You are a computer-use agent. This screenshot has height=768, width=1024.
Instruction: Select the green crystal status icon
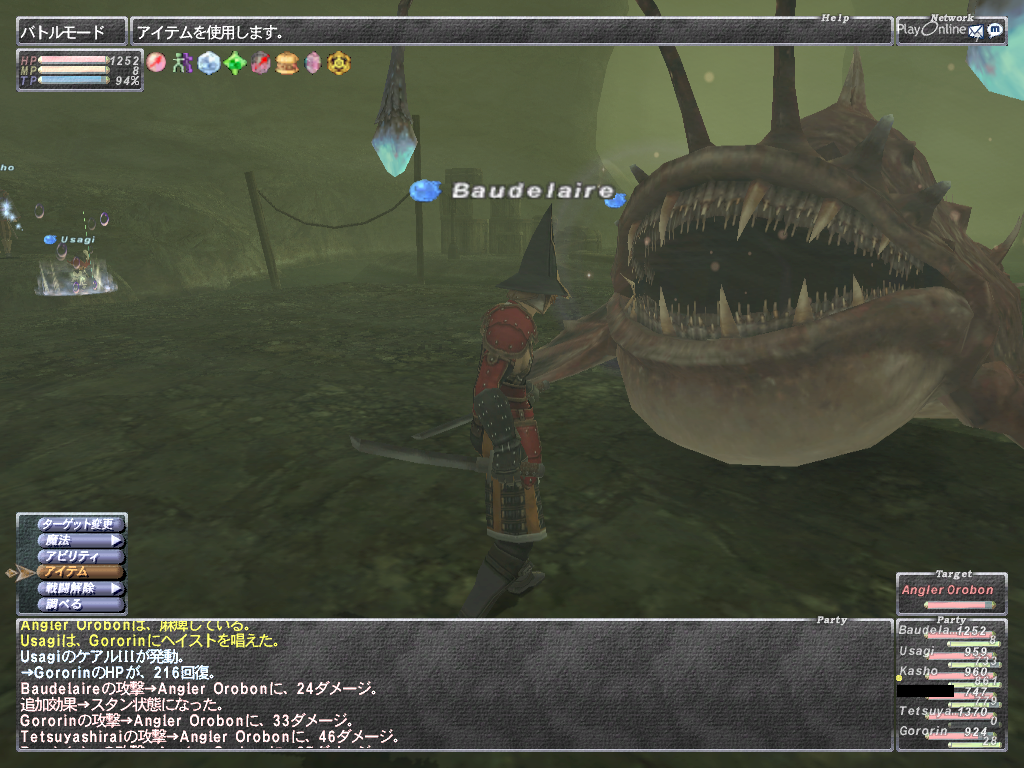234,63
